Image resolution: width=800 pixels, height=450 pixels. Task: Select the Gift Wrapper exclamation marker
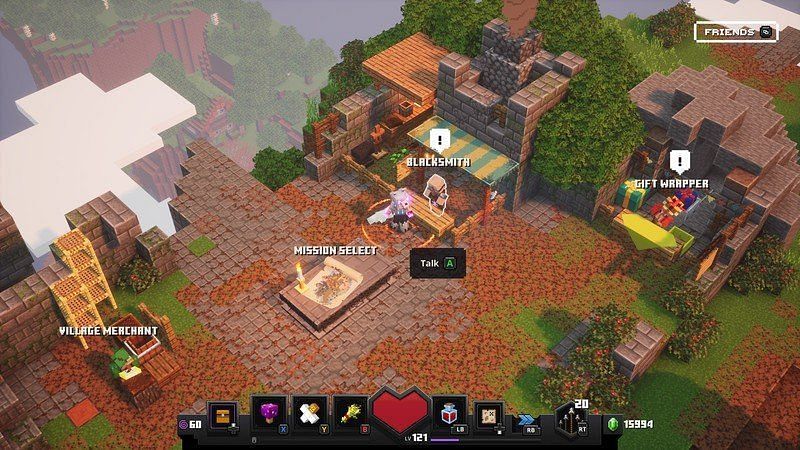680,162
